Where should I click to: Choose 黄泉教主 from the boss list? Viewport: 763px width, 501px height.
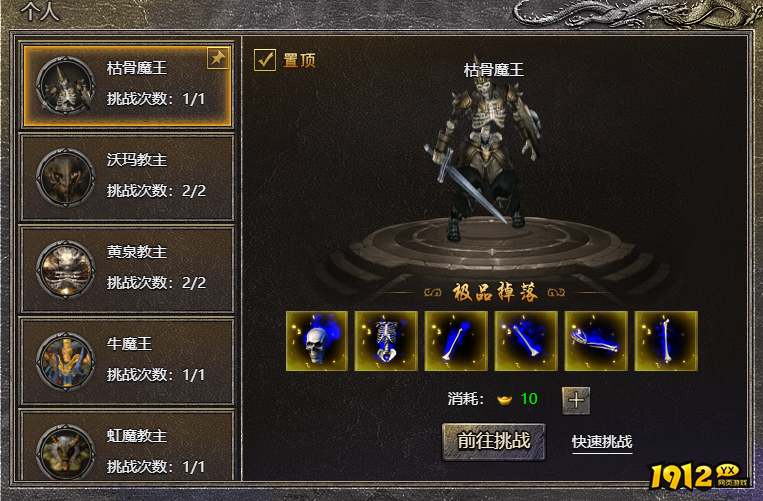pos(126,269)
